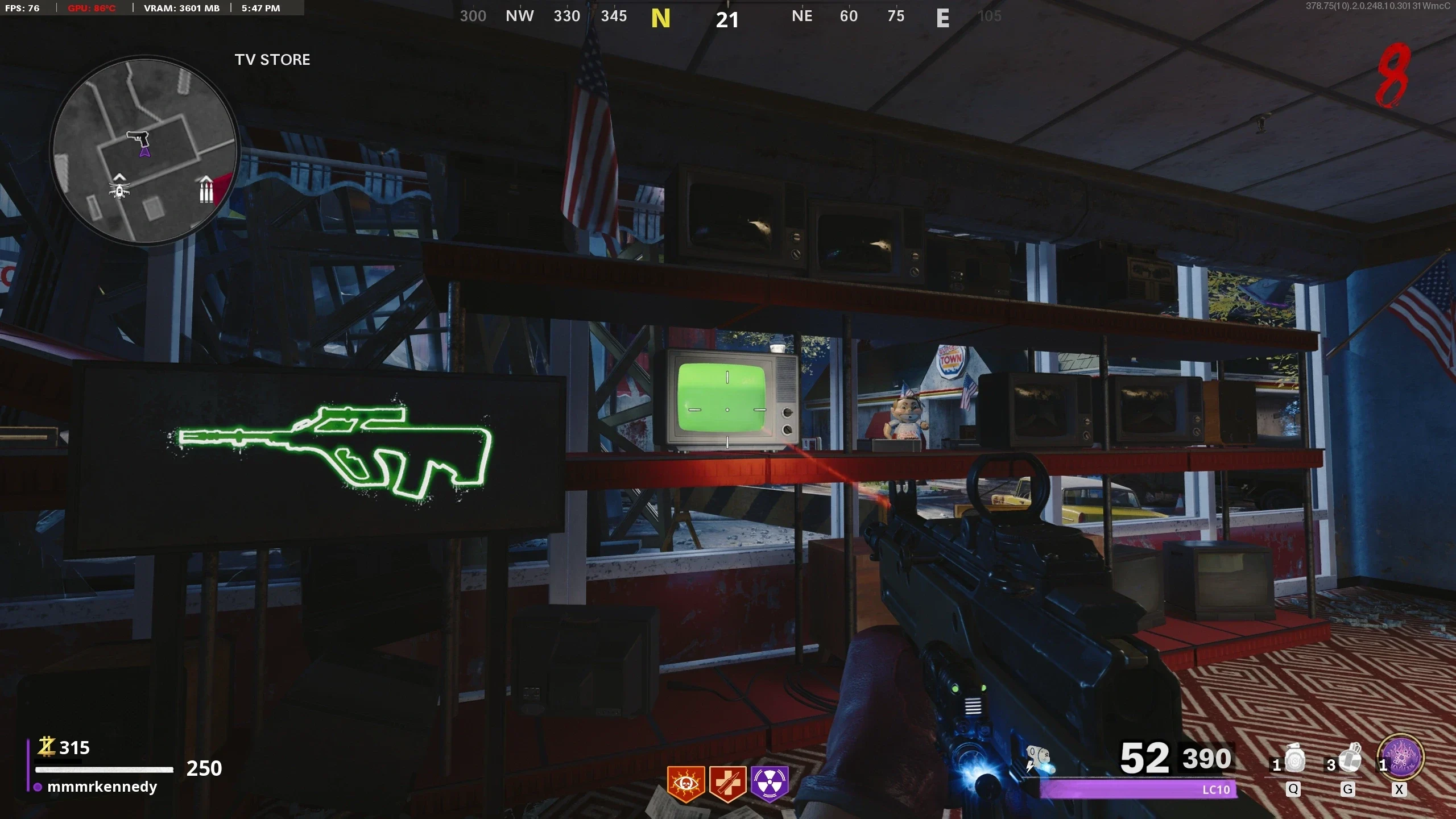Screen dimensions: 1456x819
Task: Choose the purple radiation perk icon
Action: [770, 783]
